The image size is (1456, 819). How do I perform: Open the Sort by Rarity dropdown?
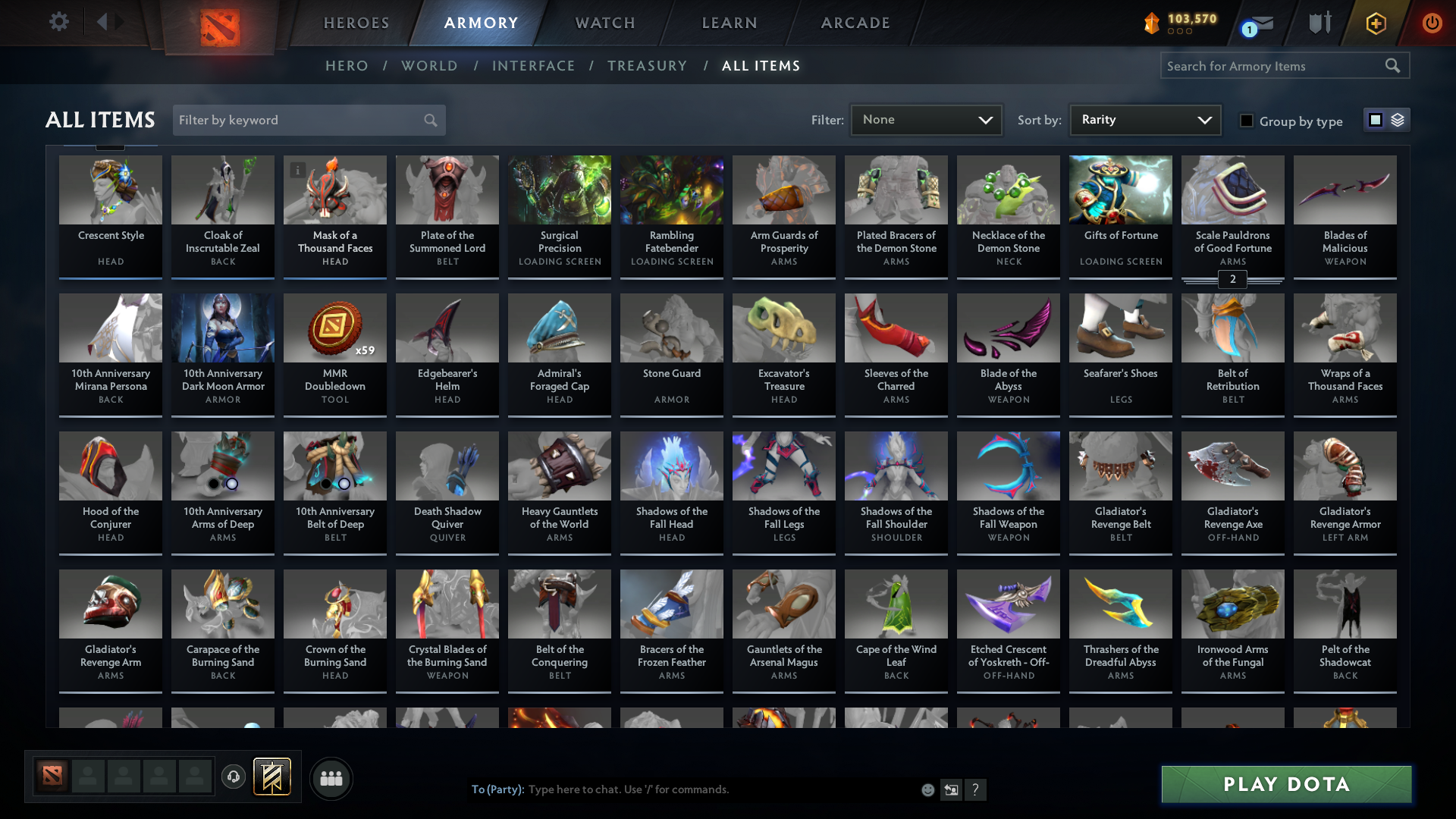tap(1144, 119)
